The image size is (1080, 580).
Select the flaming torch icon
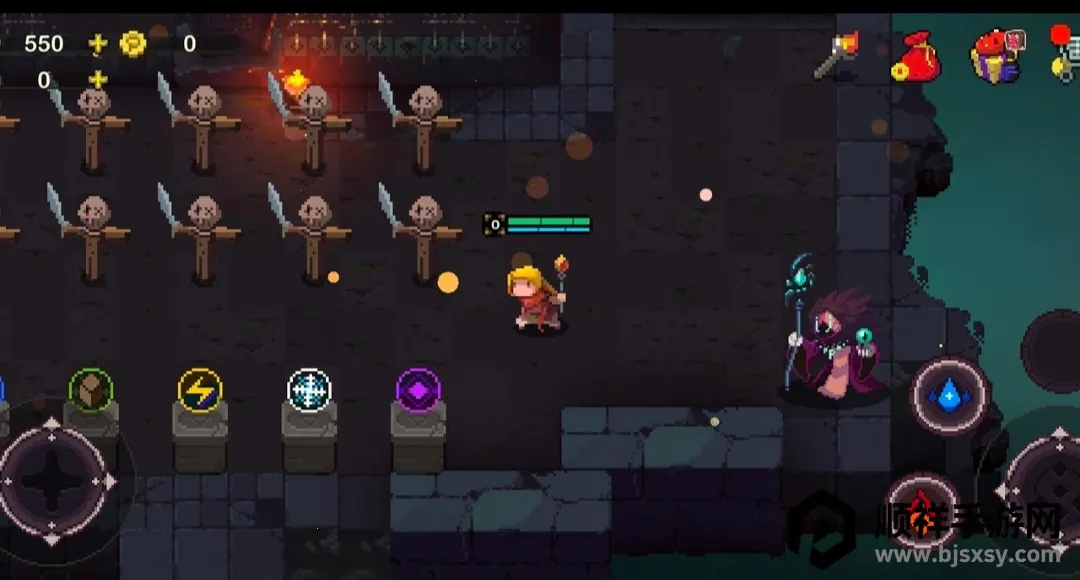(837, 54)
